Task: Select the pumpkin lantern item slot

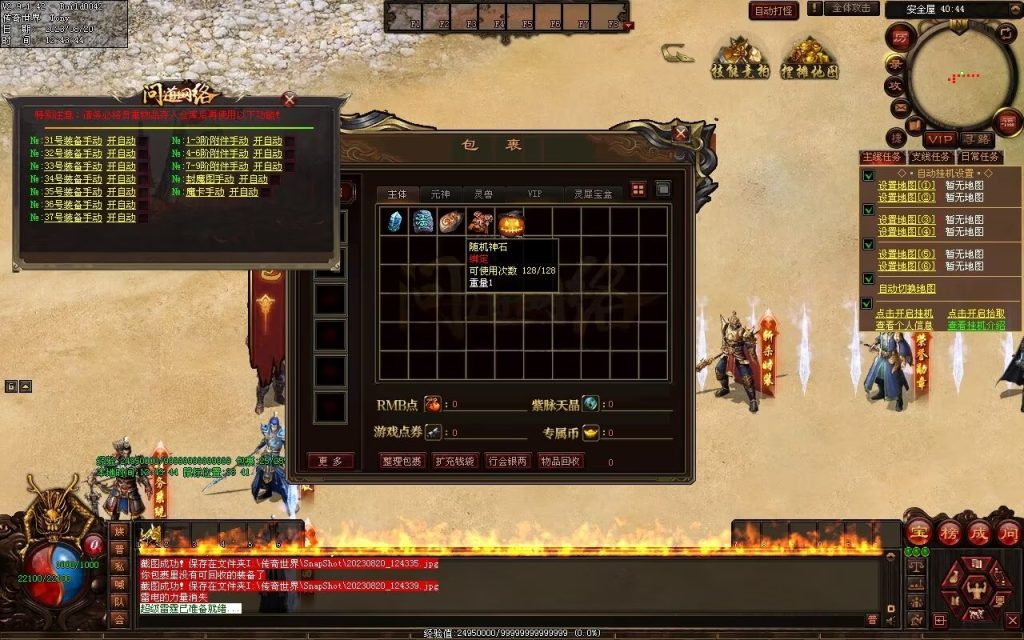Action: point(511,221)
